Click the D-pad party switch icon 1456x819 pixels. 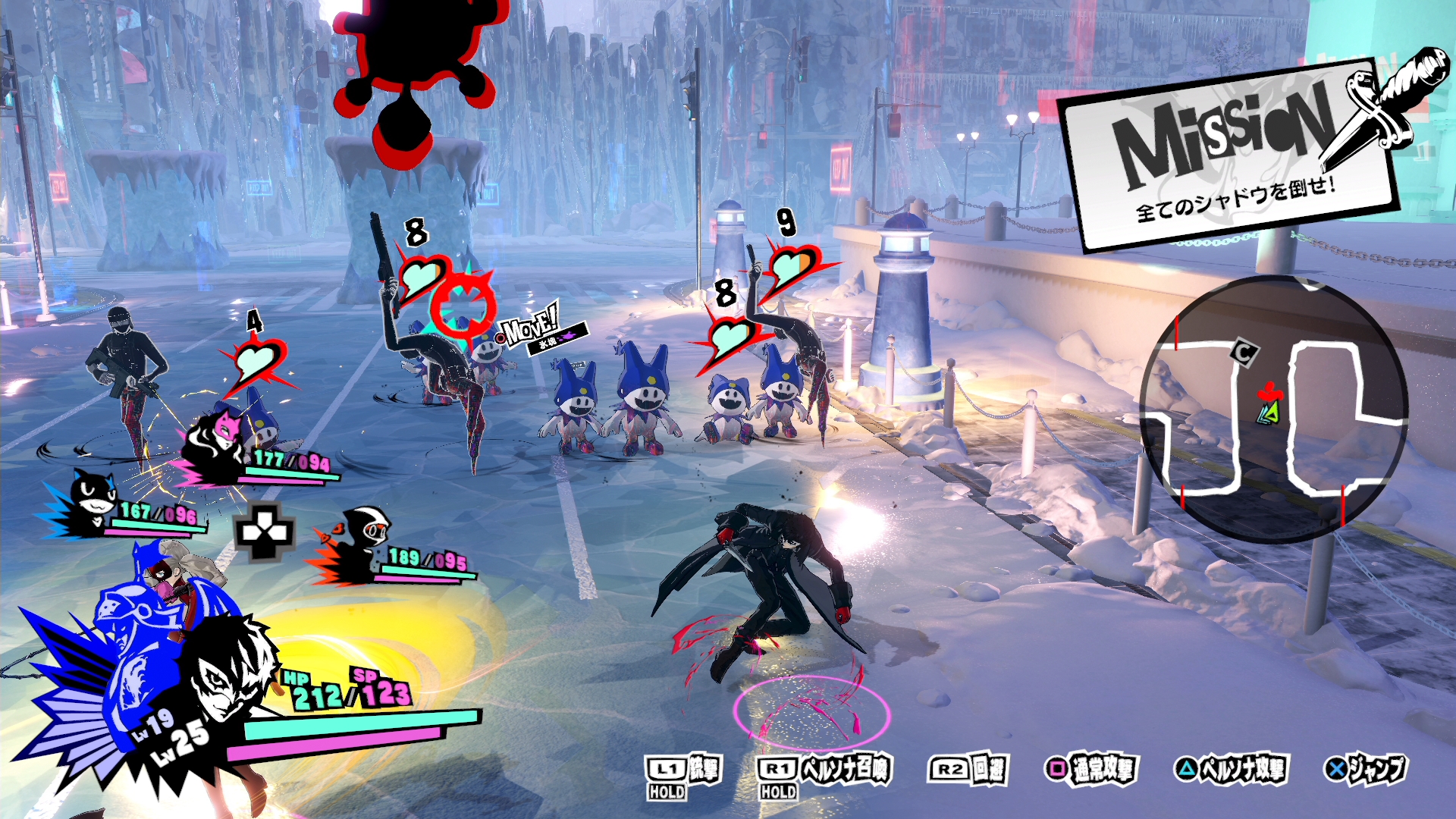pos(264,531)
